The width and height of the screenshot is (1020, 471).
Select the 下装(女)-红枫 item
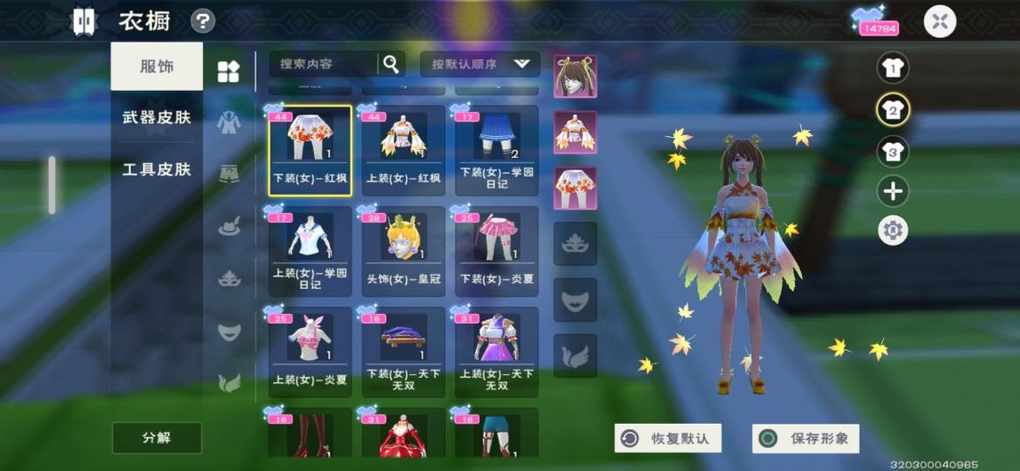(310, 151)
